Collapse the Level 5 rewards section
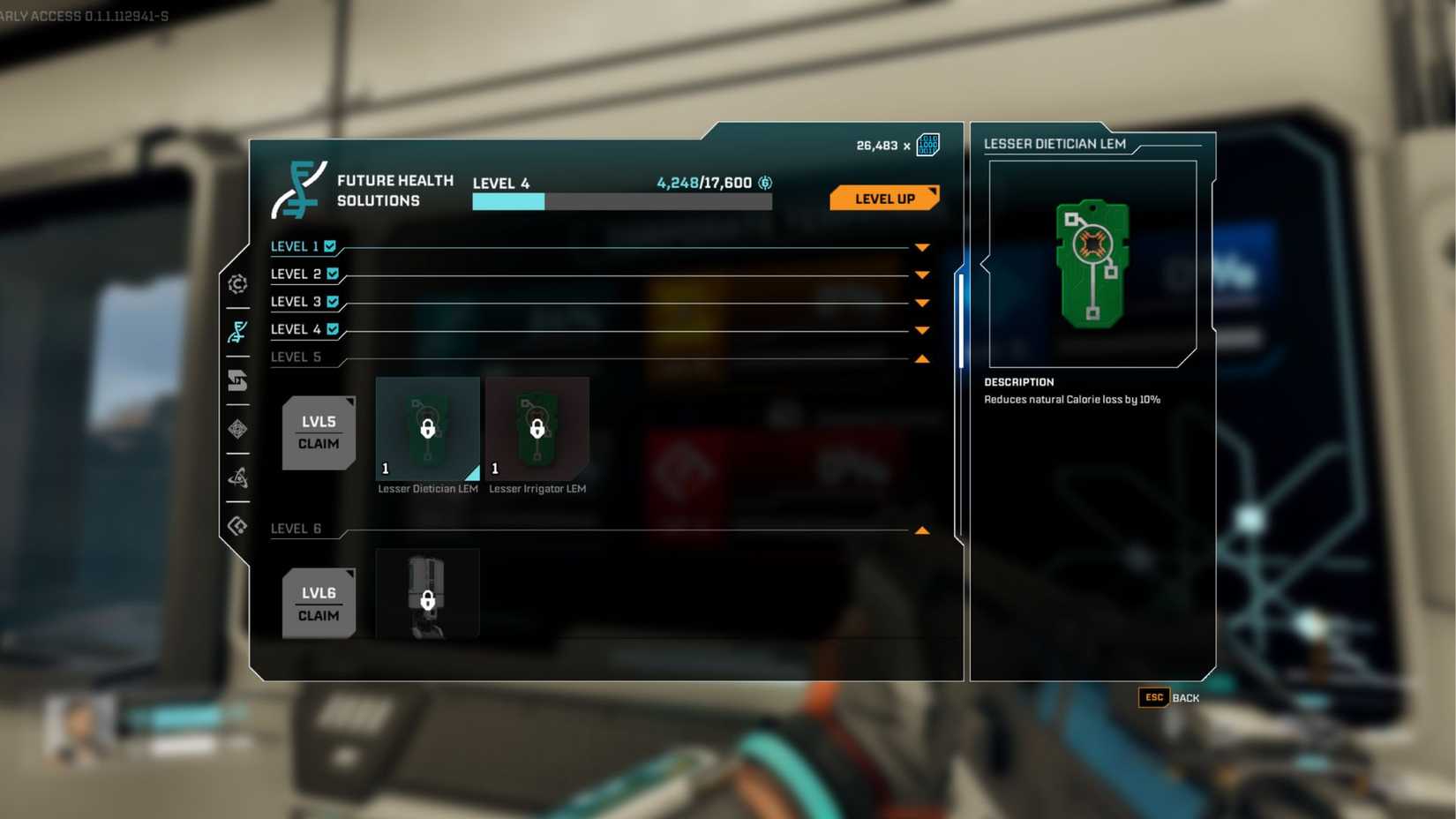 point(922,358)
